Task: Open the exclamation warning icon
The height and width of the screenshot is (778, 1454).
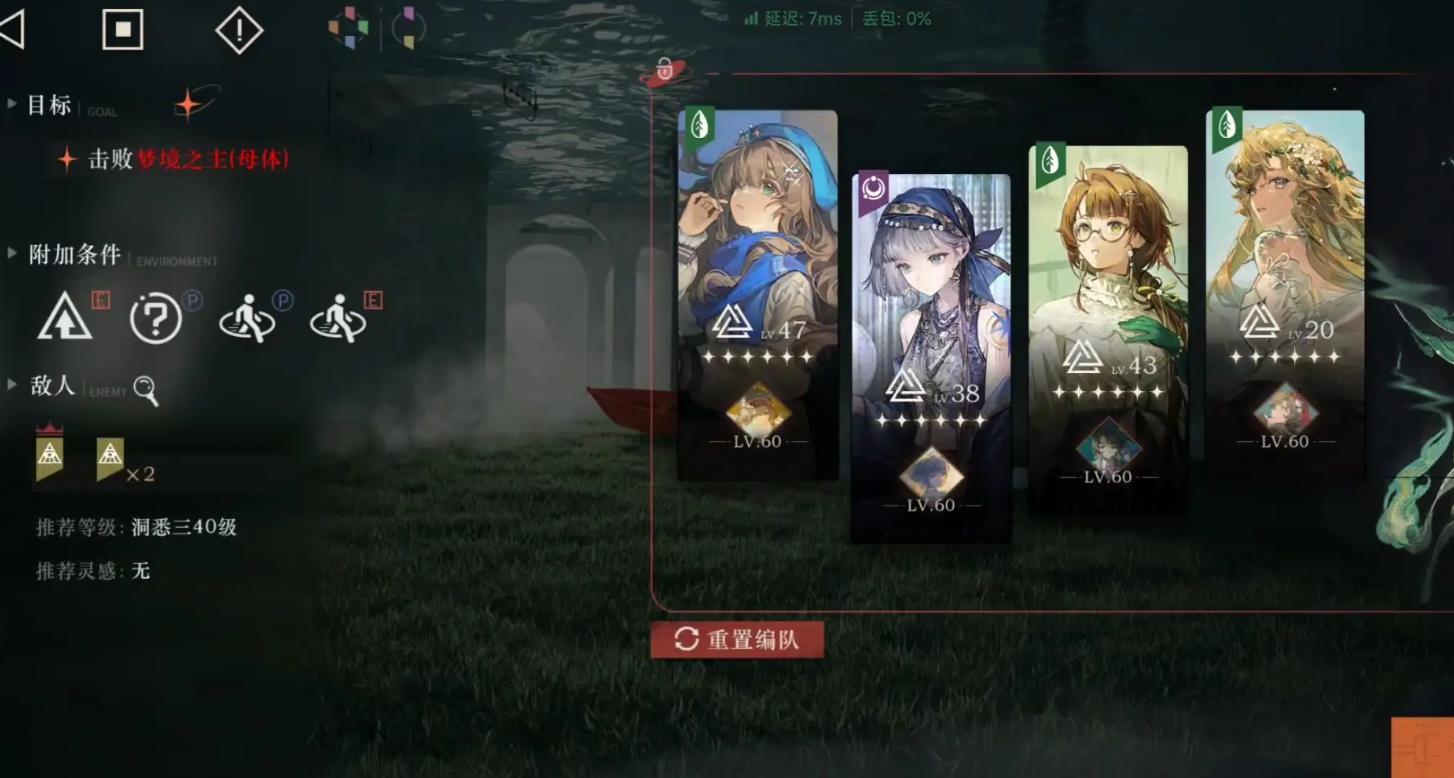Action: (x=239, y=31)
